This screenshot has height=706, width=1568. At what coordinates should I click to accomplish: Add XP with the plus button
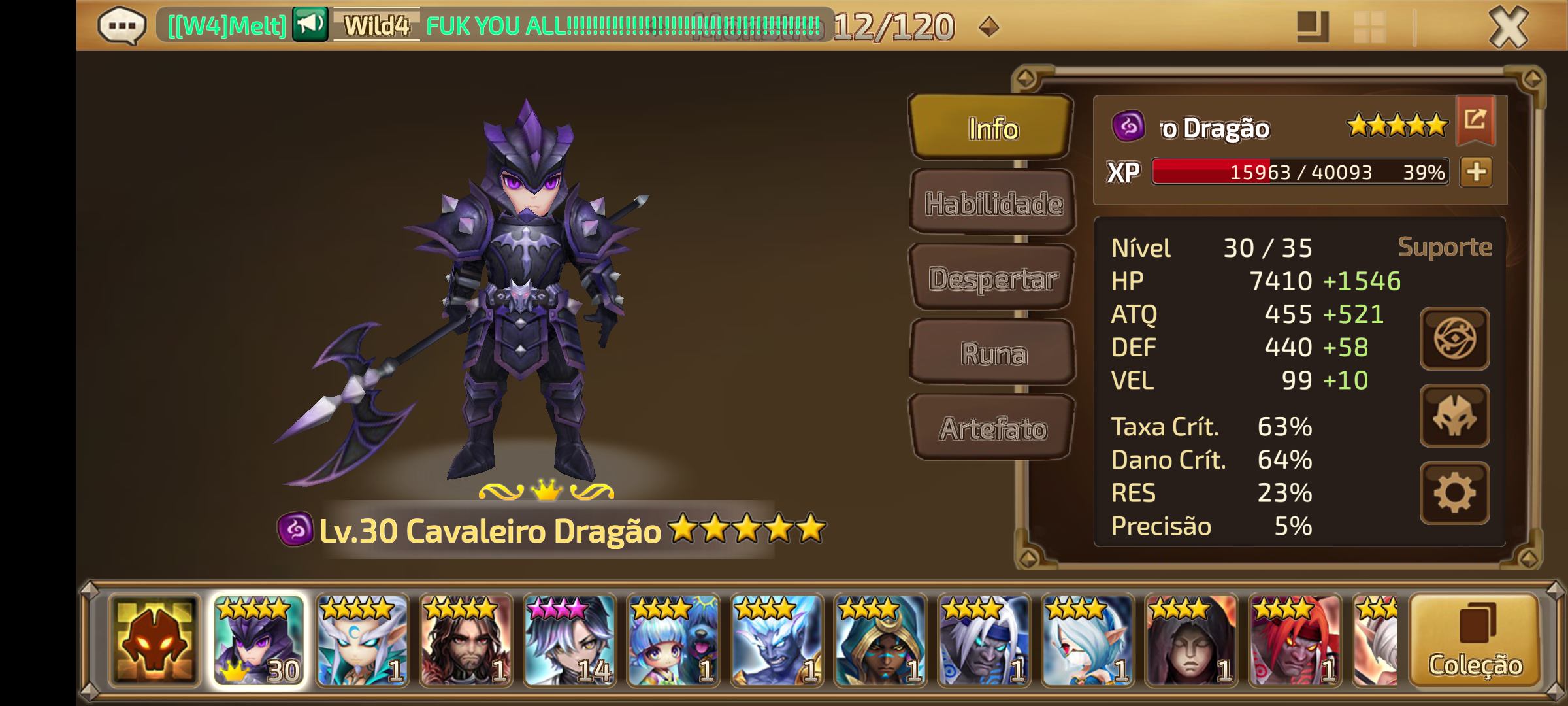[x=1477, y=172]
